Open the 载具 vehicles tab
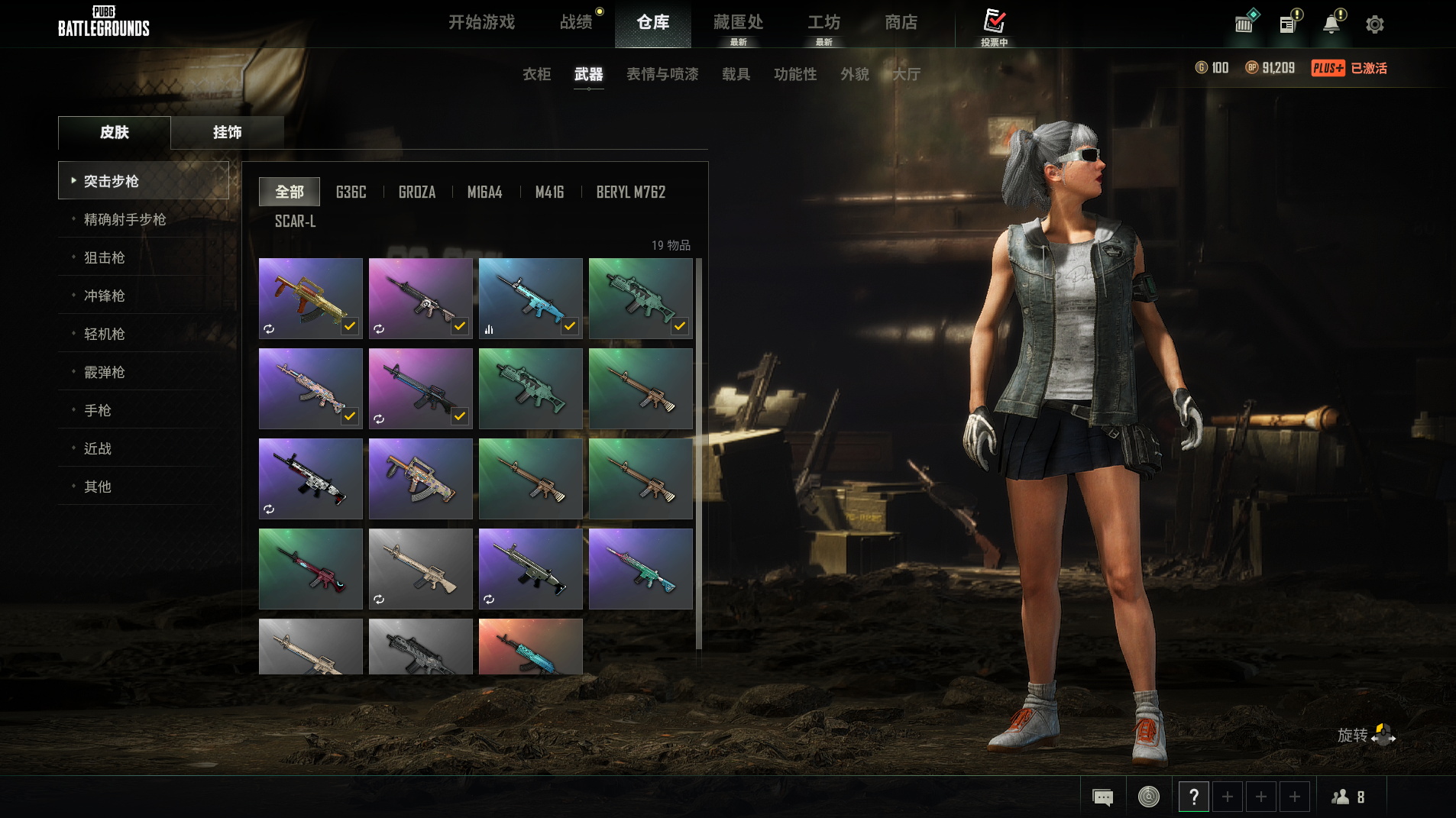The height and width of the screenshot is (818, 1456). (736, 74)
